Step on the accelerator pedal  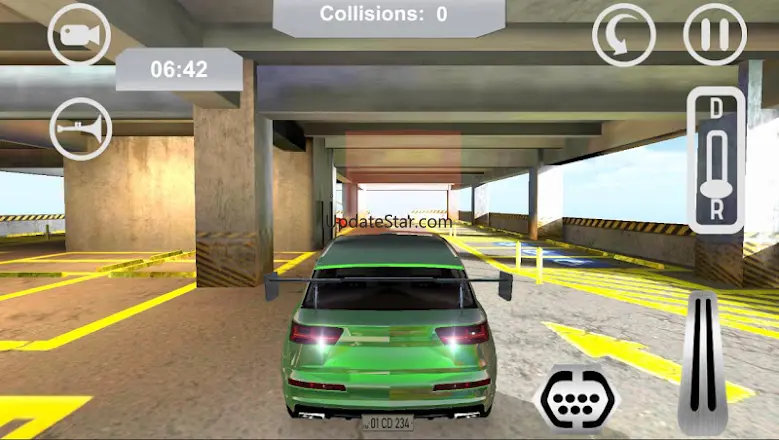pyautogui.click(x=702, y=363)
